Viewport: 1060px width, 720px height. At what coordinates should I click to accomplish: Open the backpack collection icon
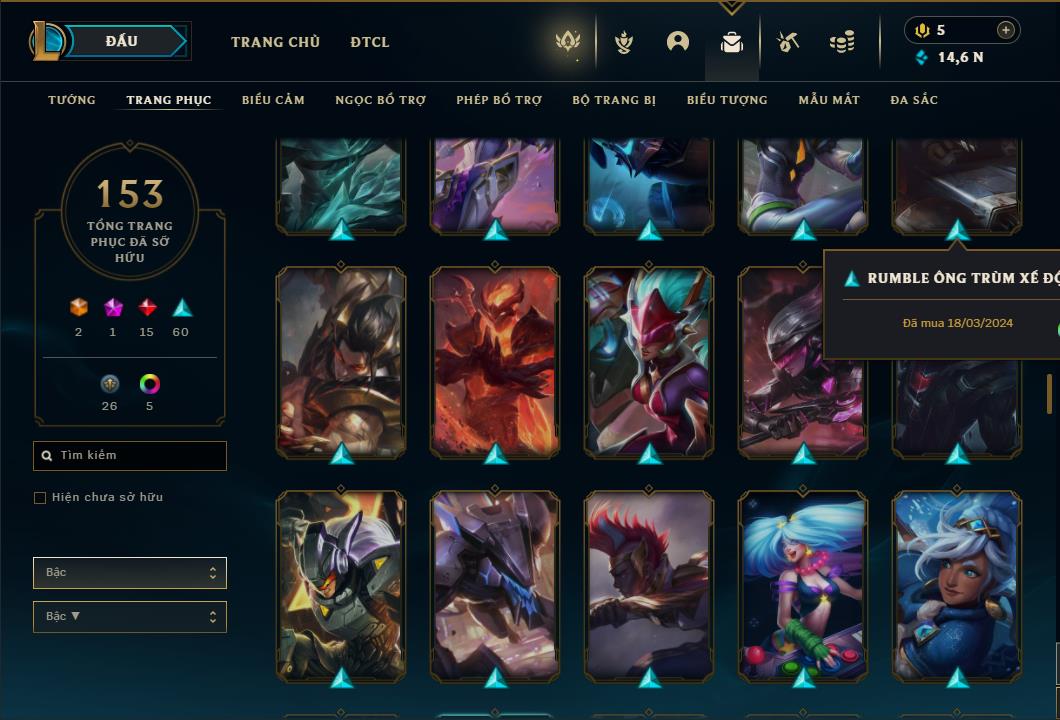coord(732,43)
